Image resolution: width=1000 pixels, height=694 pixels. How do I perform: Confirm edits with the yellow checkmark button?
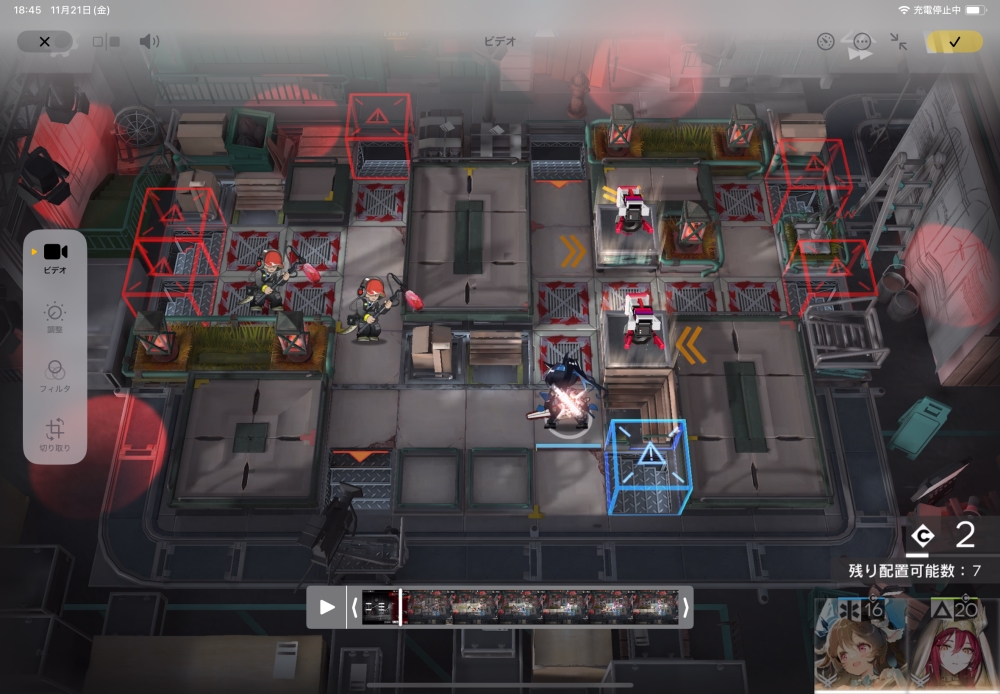[x=954, y=42]
